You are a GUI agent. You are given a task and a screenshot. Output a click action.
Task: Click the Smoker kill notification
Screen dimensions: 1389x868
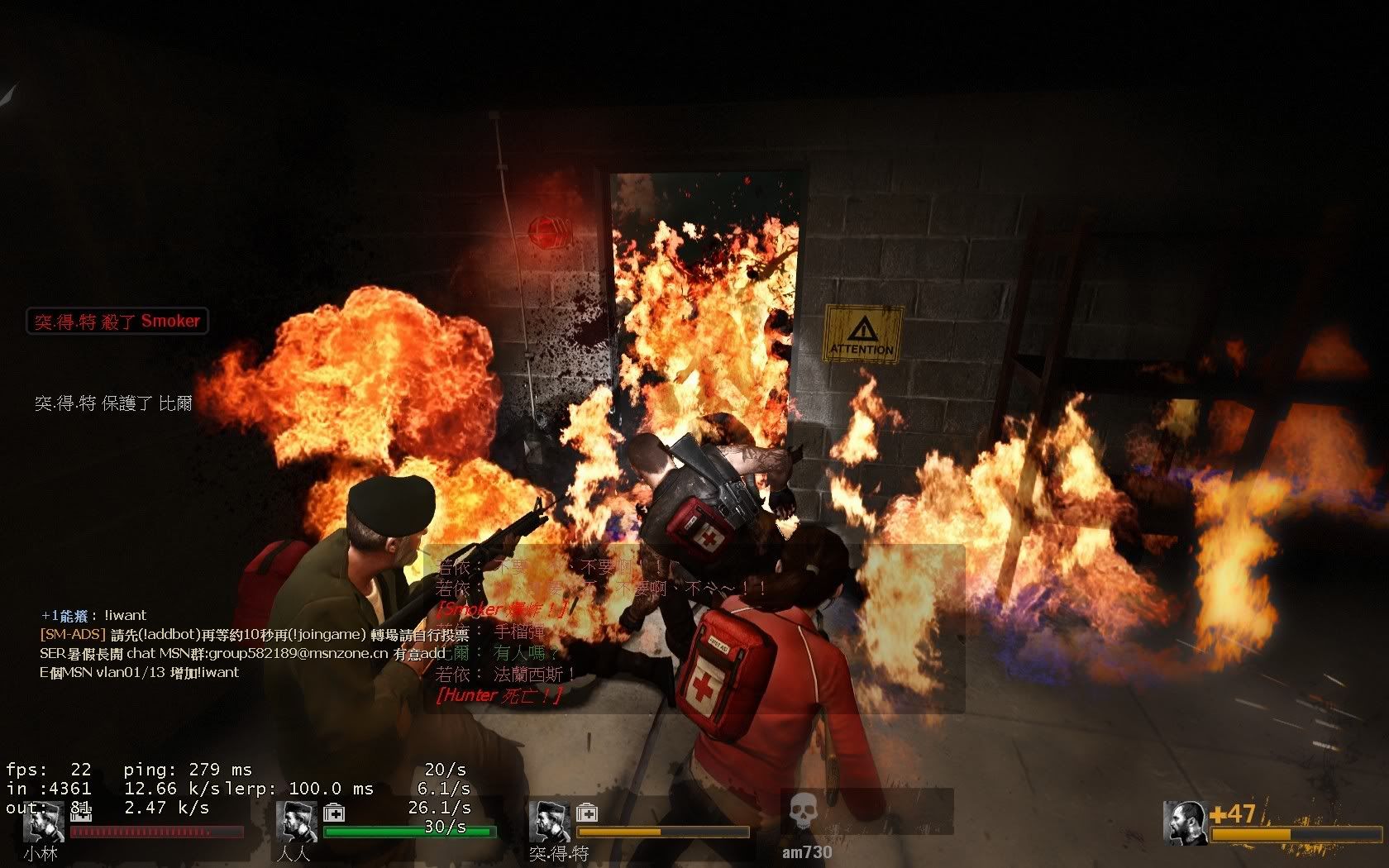(117, 321)
